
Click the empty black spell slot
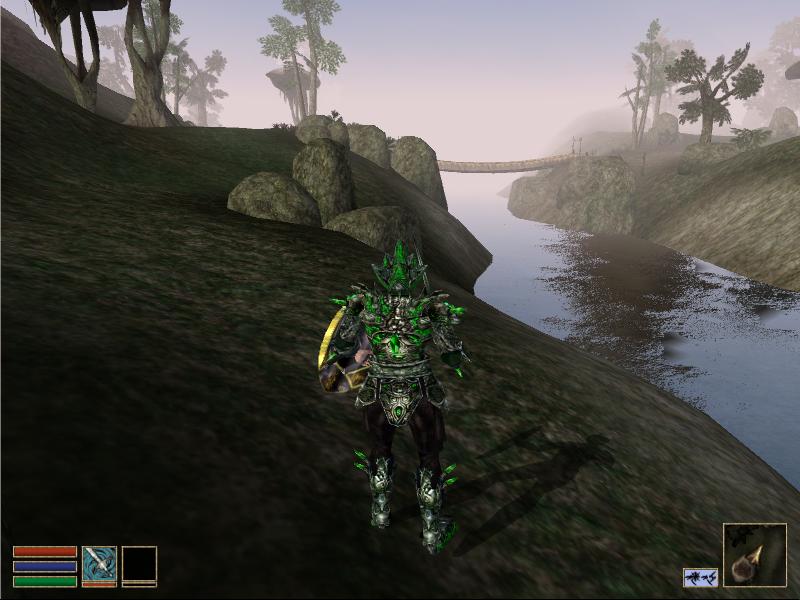click(x=139, y=564)
